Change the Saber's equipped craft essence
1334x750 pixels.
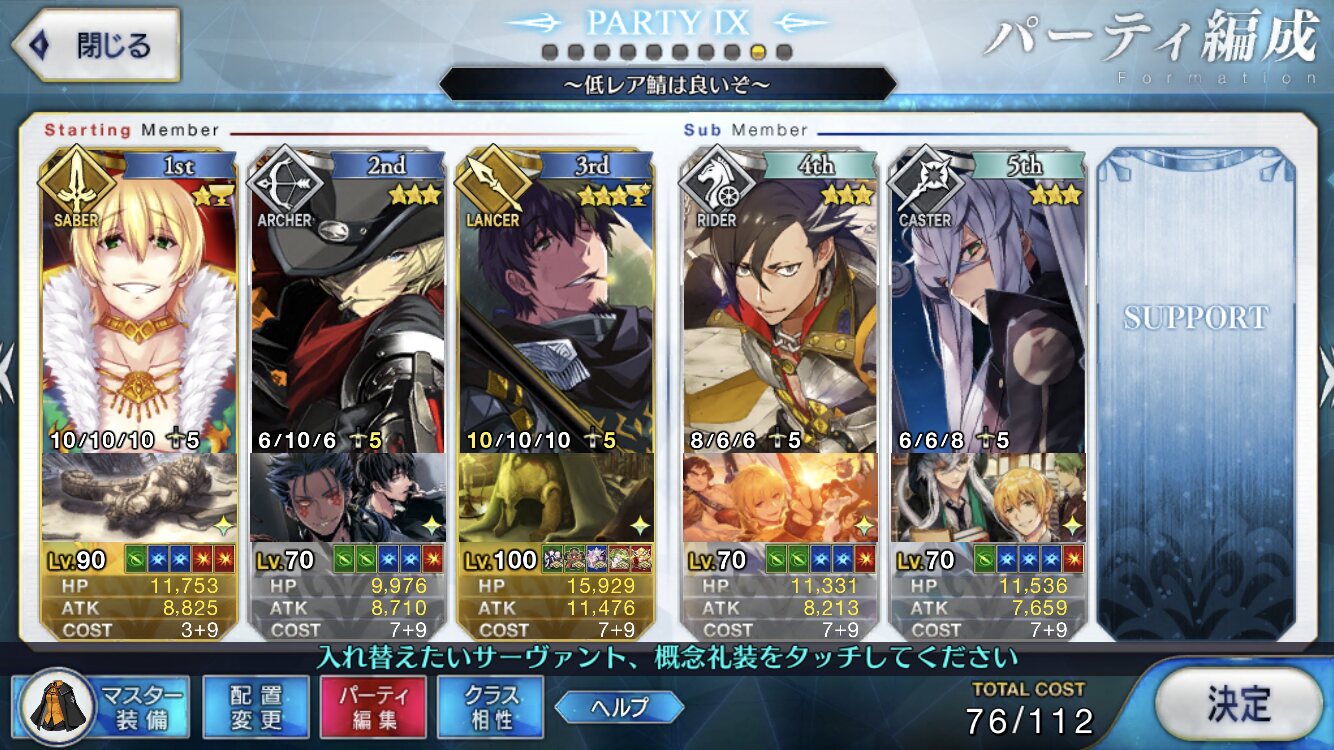[139, 496]
